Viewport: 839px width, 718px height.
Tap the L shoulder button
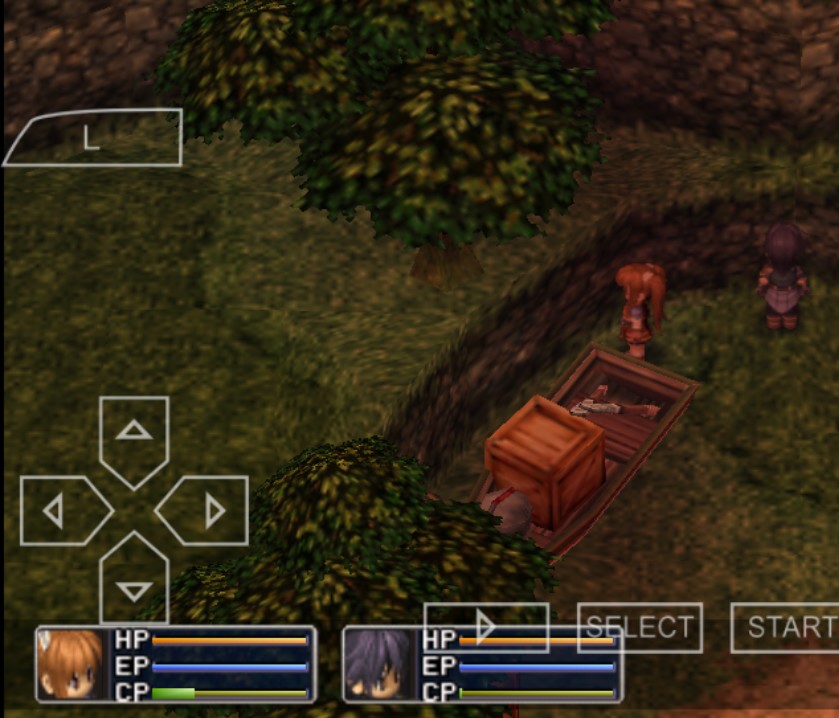[95, 138]
